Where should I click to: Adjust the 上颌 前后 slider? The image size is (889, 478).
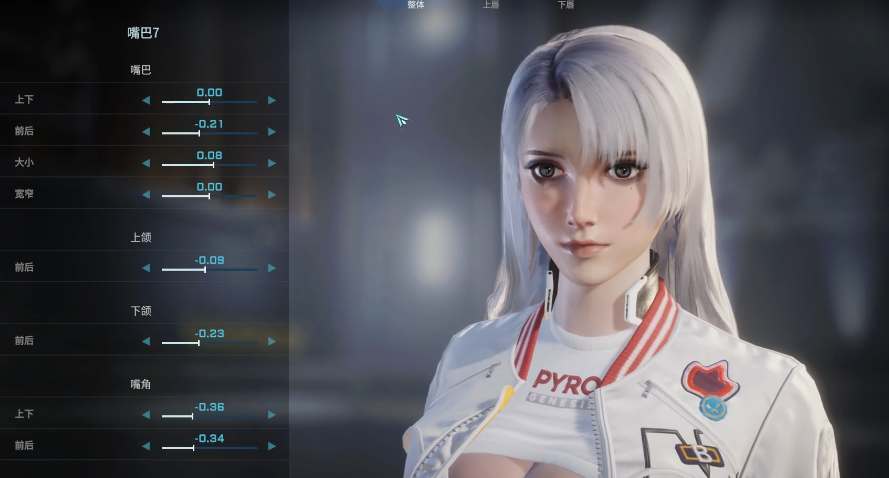[x=209, y=270]
